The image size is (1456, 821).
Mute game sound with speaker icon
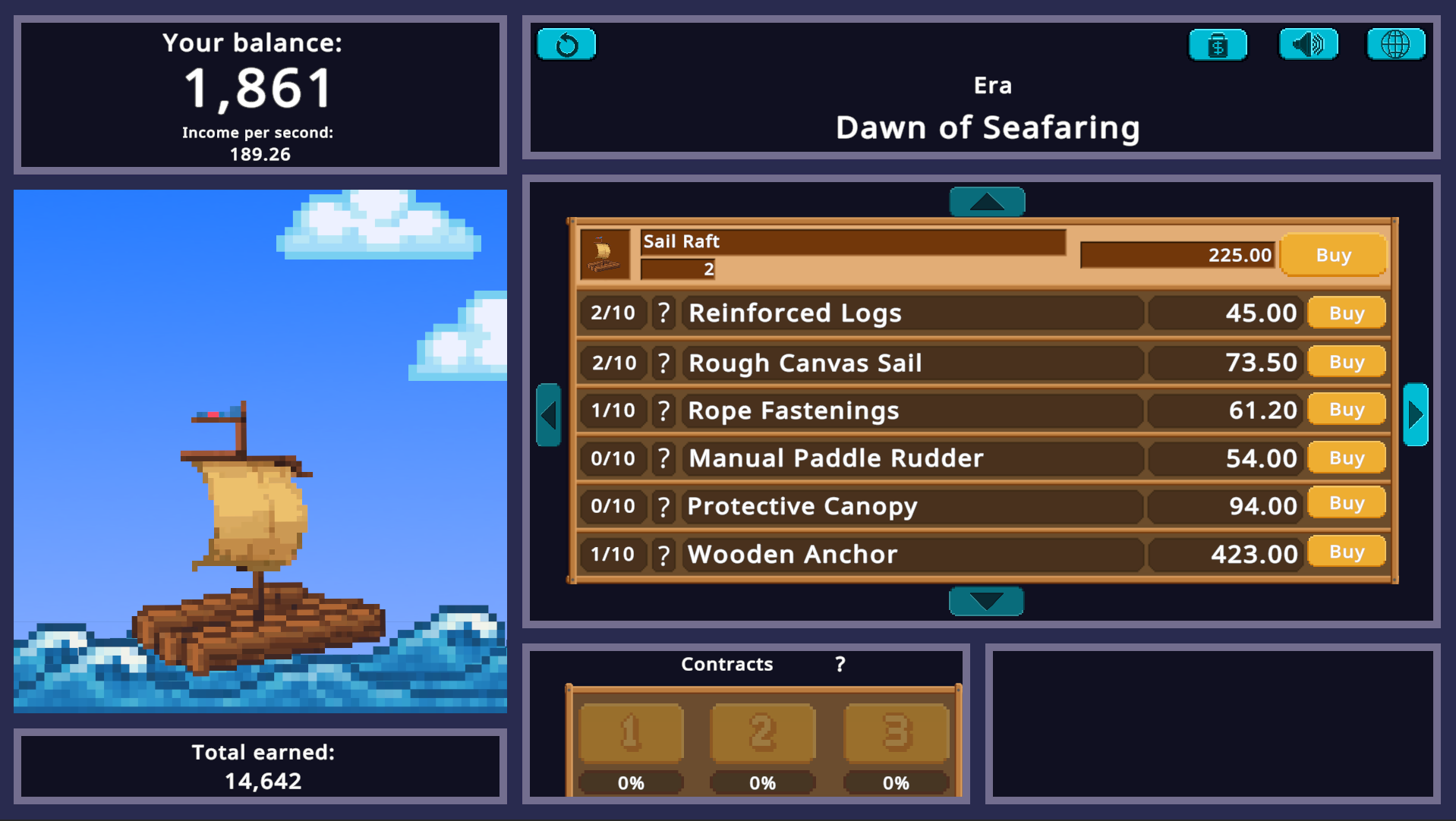coord(1308,44)
